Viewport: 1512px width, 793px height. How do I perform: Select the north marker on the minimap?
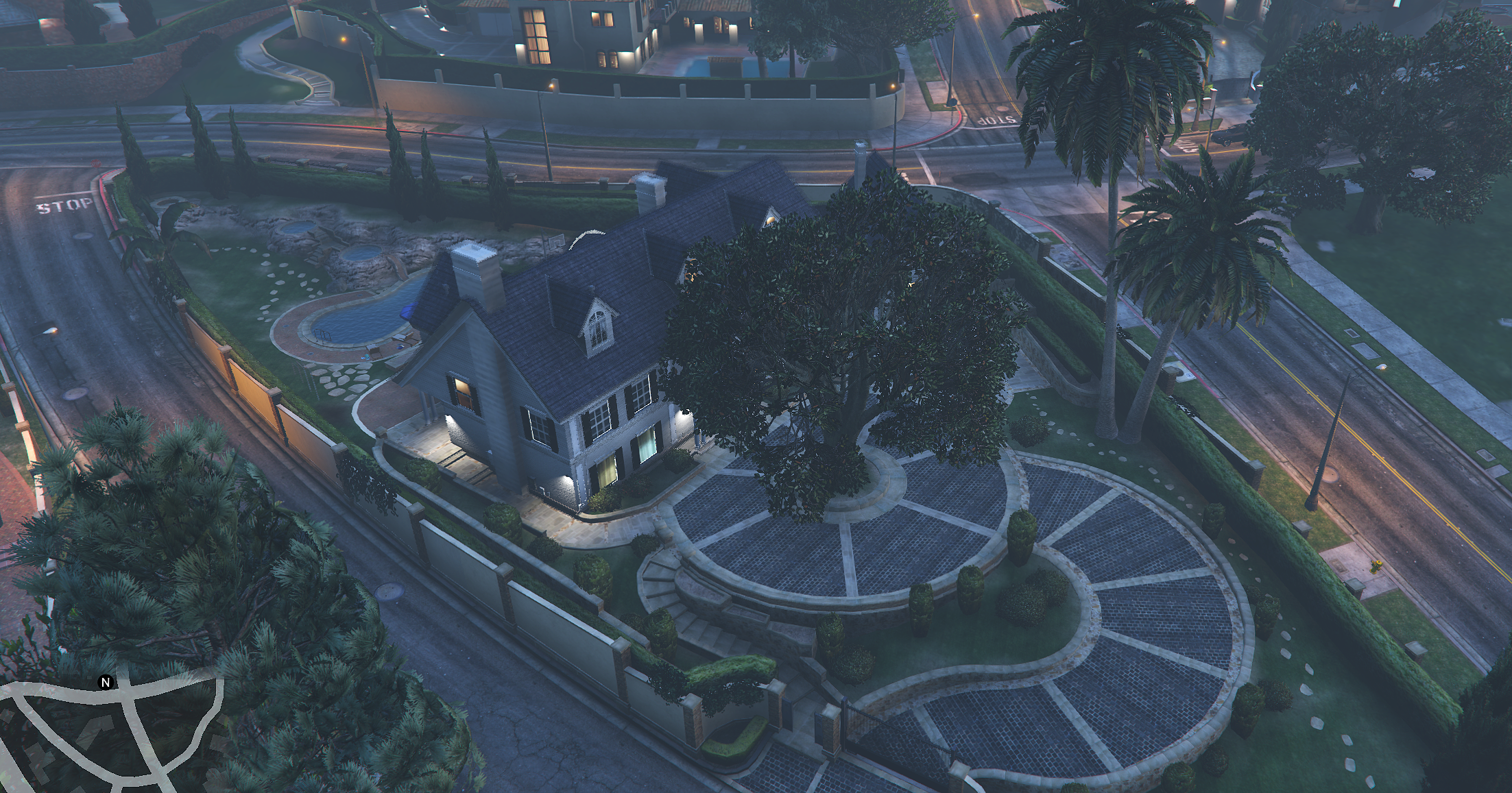pos(106,682)
